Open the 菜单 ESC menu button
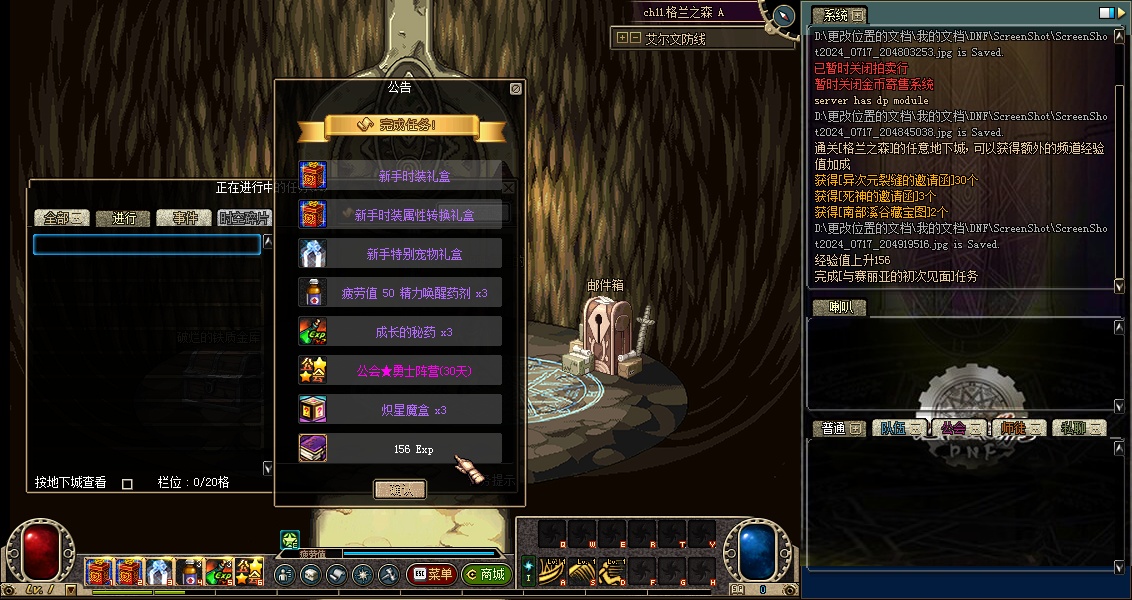The image size is (1132, 600). [432, 575]
